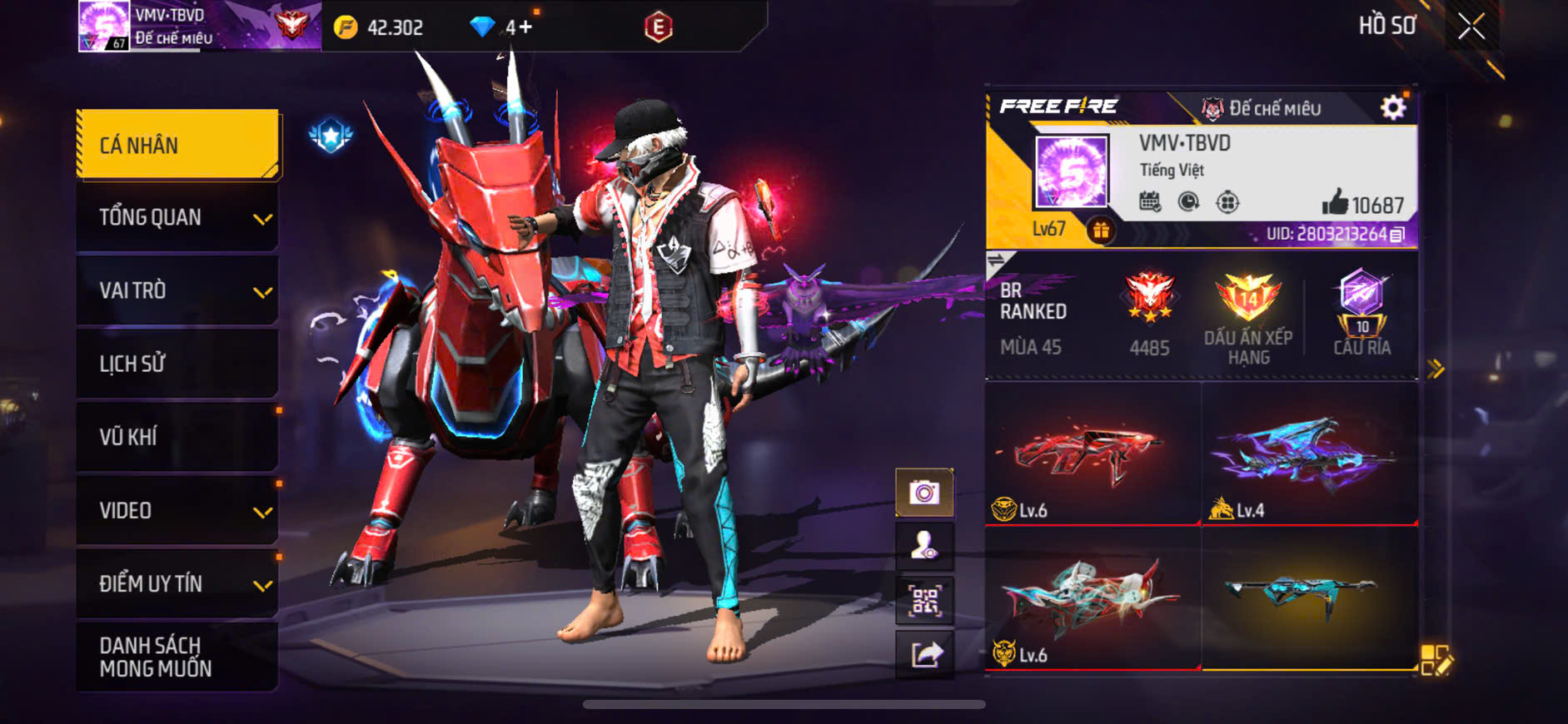Select the red Lv.6 weapon skin

[1092, 454]
